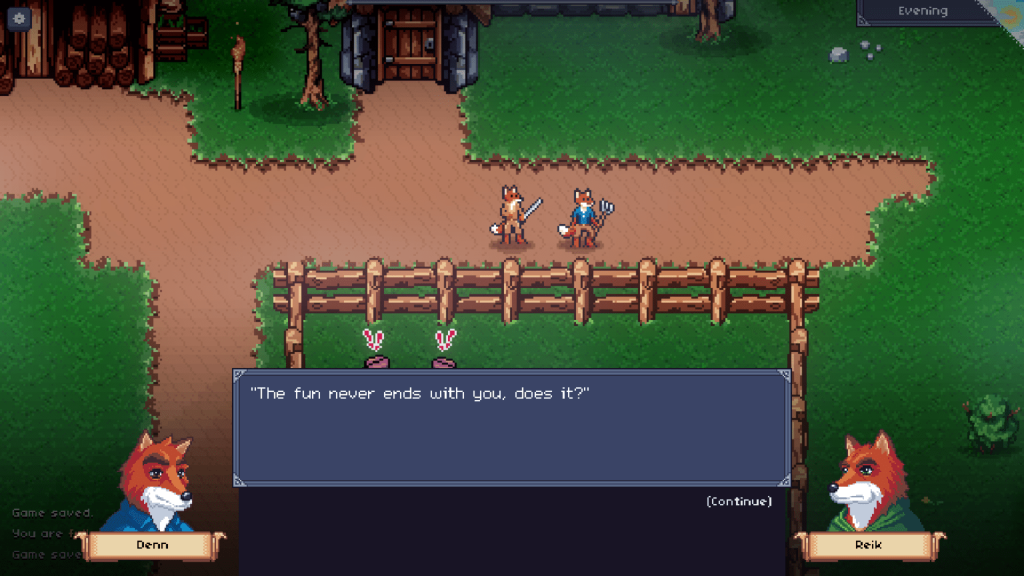
Task: Open the settings gear icon
Action: coord(19,17)
